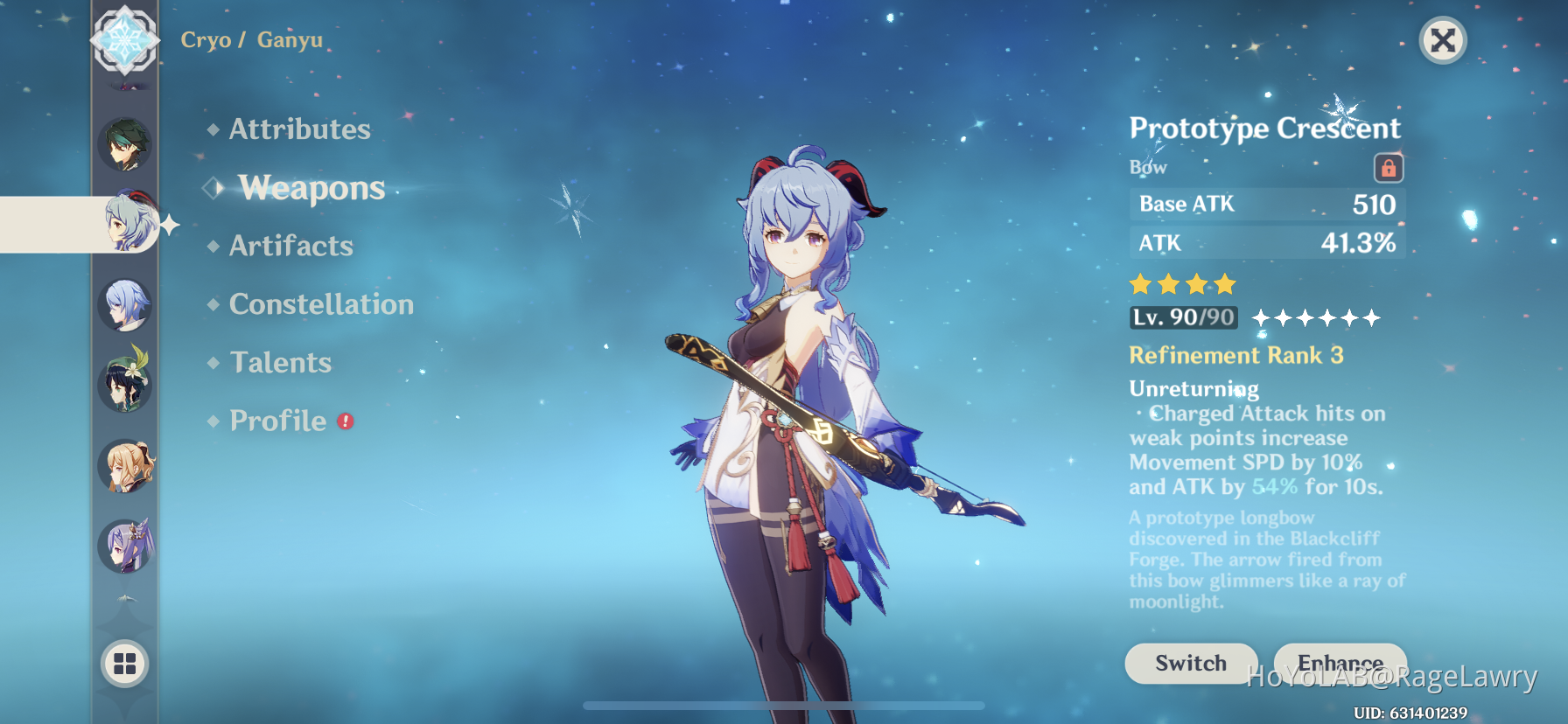
Task: Click the Enhance button
Action: [x=1340, y=663]
